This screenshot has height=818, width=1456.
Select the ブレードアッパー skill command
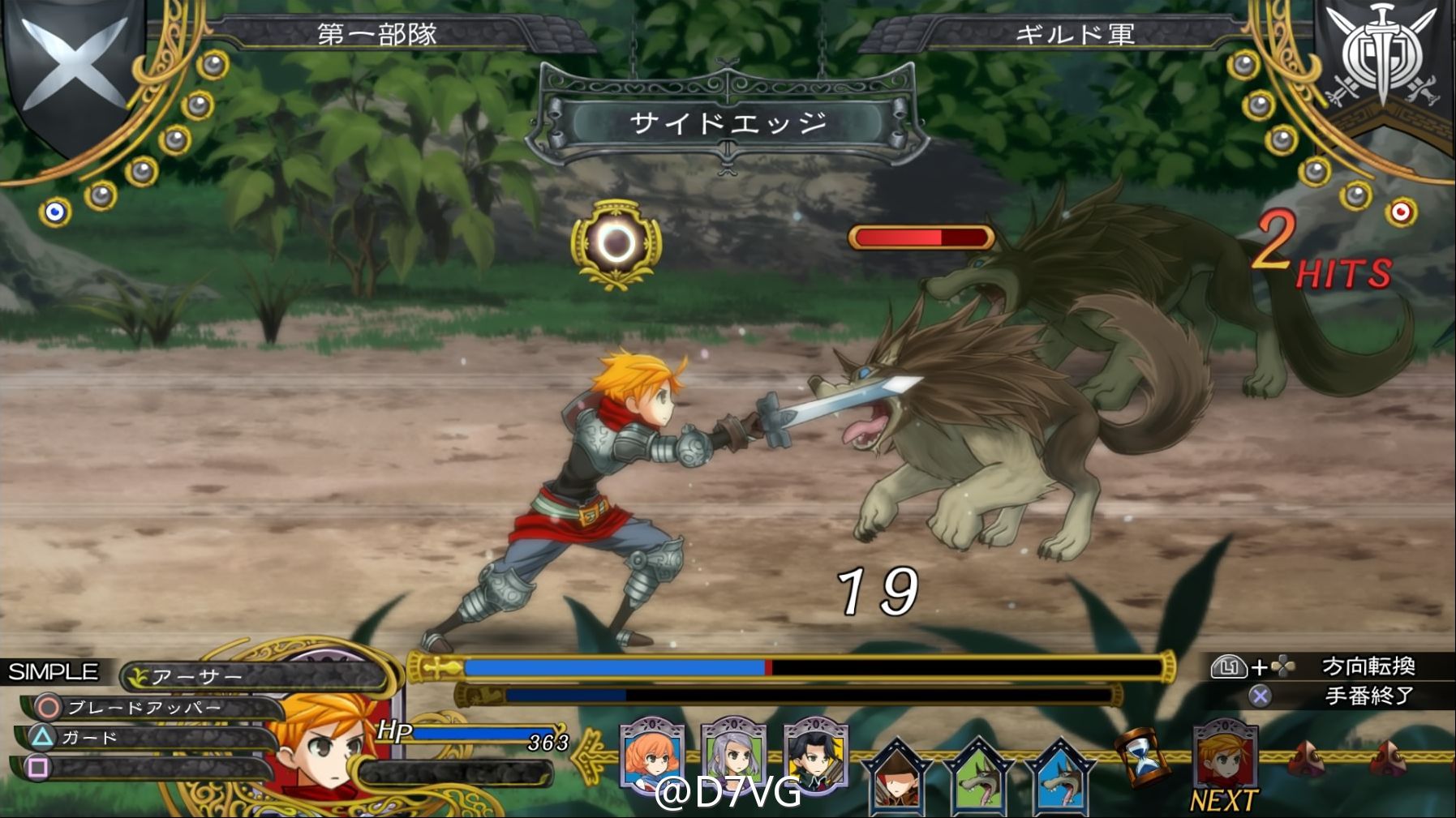(144, 708)
